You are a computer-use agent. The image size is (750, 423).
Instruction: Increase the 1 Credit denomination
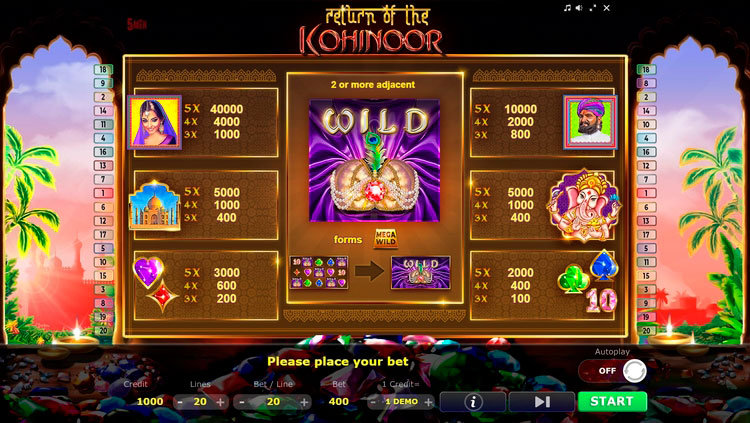pyautogui.click(x=428, y=402)
